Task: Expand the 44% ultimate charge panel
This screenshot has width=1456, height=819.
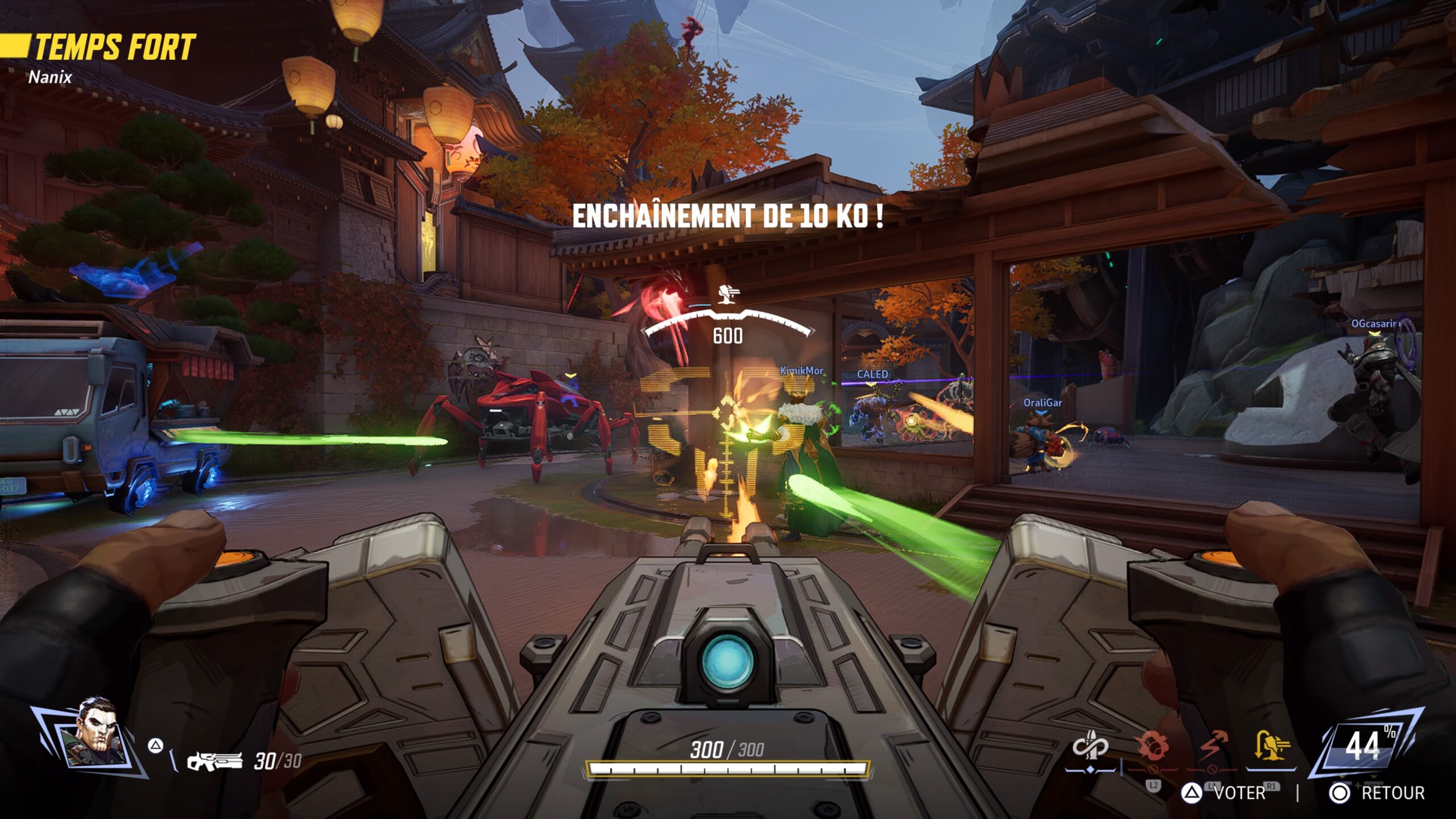Action: [1364, 746]
